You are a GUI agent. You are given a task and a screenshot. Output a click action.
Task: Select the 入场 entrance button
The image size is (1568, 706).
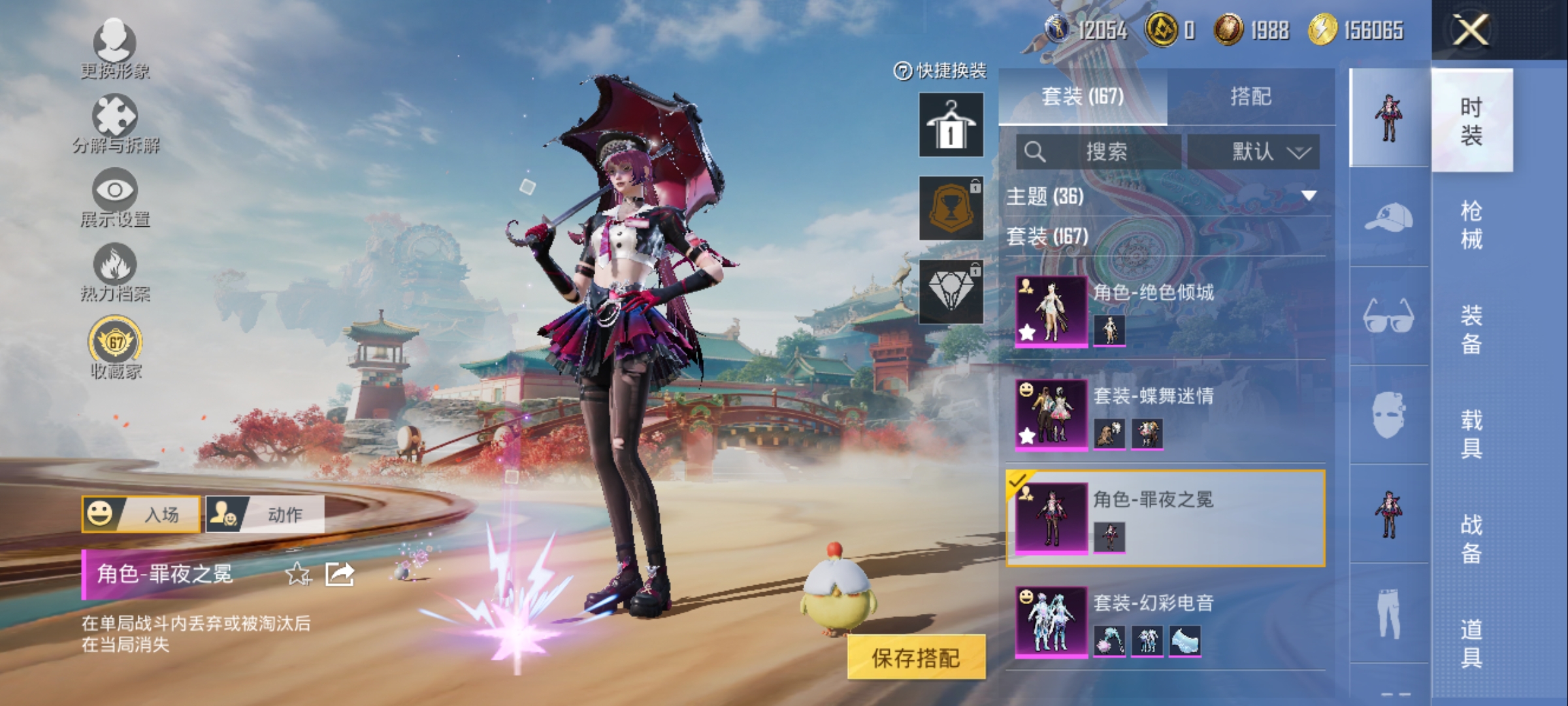point(141,514)
